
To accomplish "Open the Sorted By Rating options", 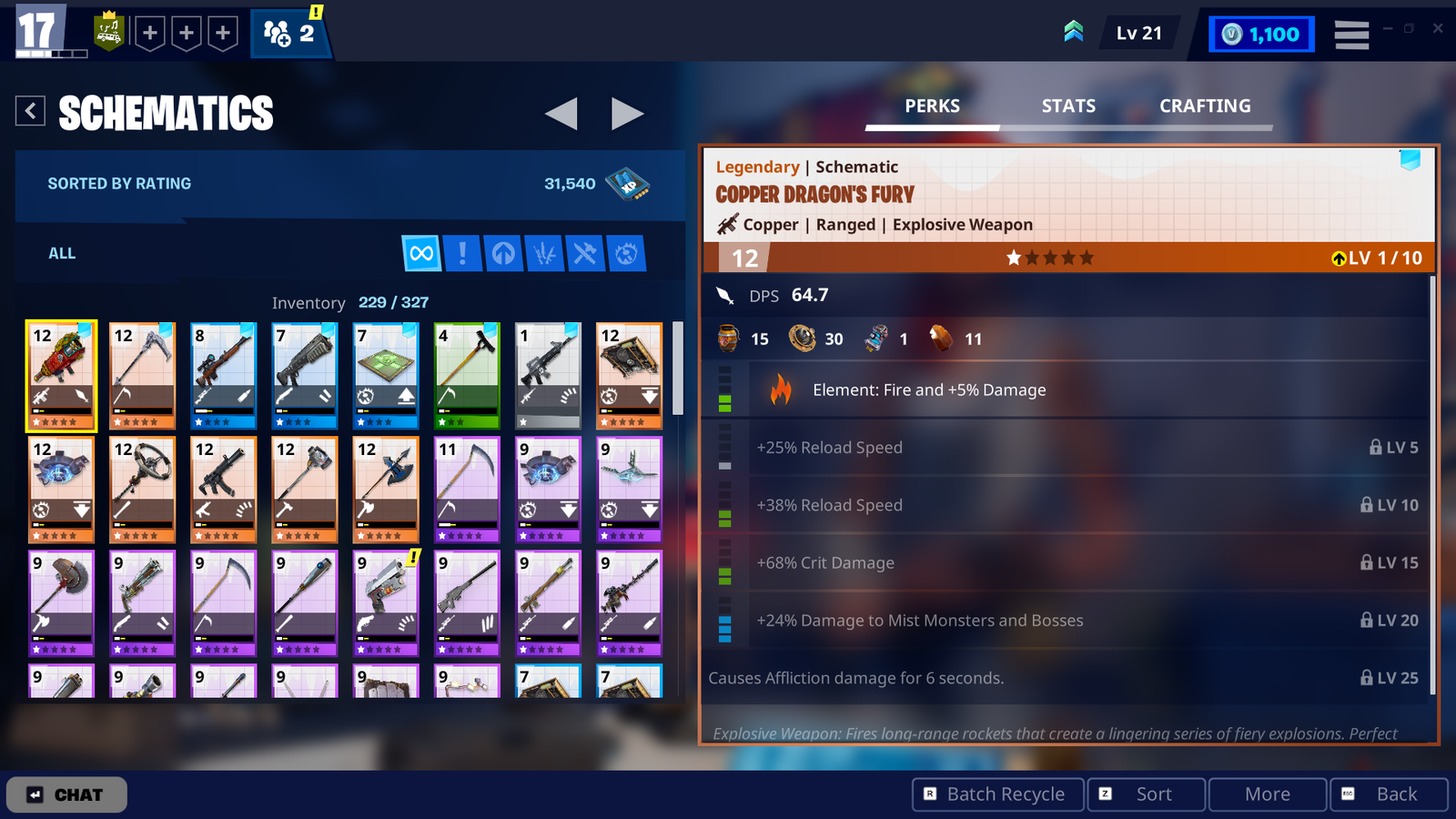I will 119,183.
